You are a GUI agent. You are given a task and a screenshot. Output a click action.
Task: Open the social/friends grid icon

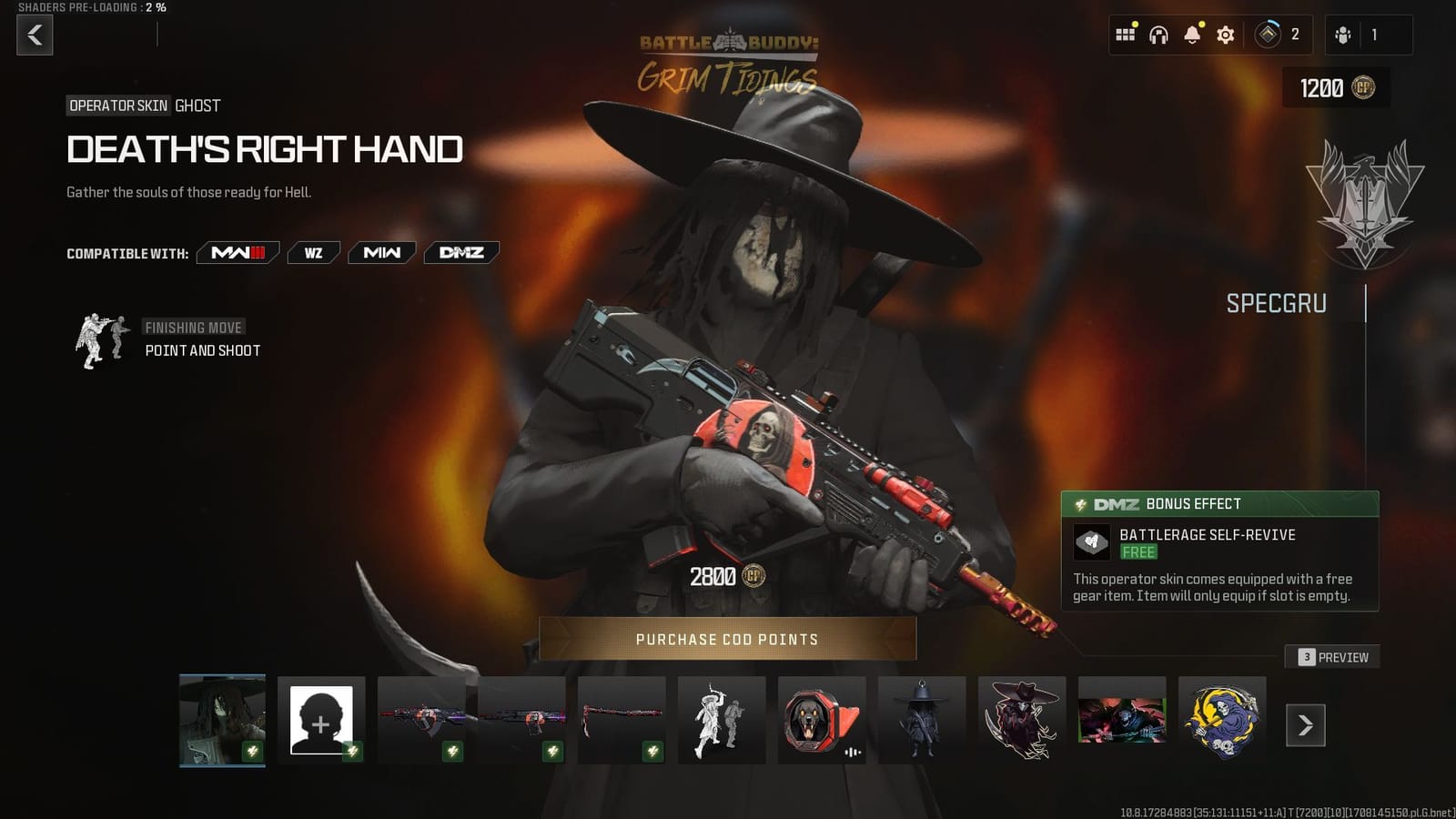click(x=1126, y=34)
